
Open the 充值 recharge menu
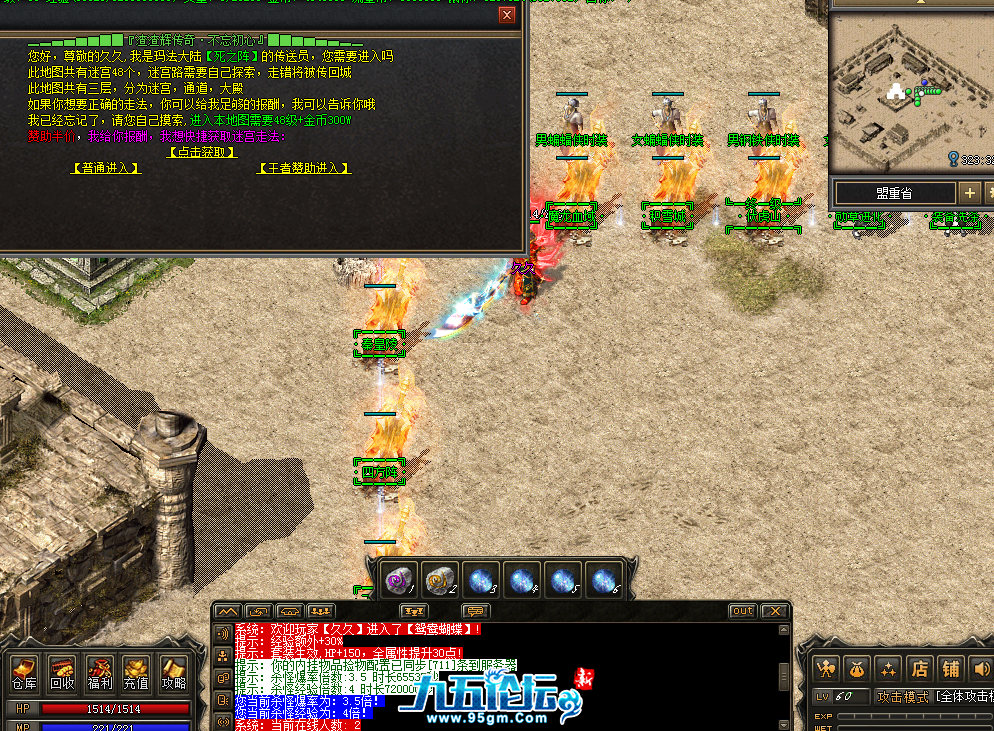pos(136,672)
